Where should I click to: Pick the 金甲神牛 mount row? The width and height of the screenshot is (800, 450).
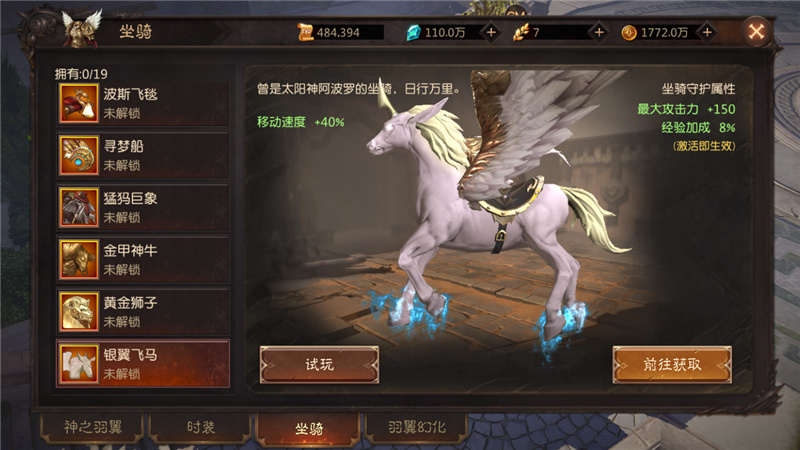click(143, 259)
